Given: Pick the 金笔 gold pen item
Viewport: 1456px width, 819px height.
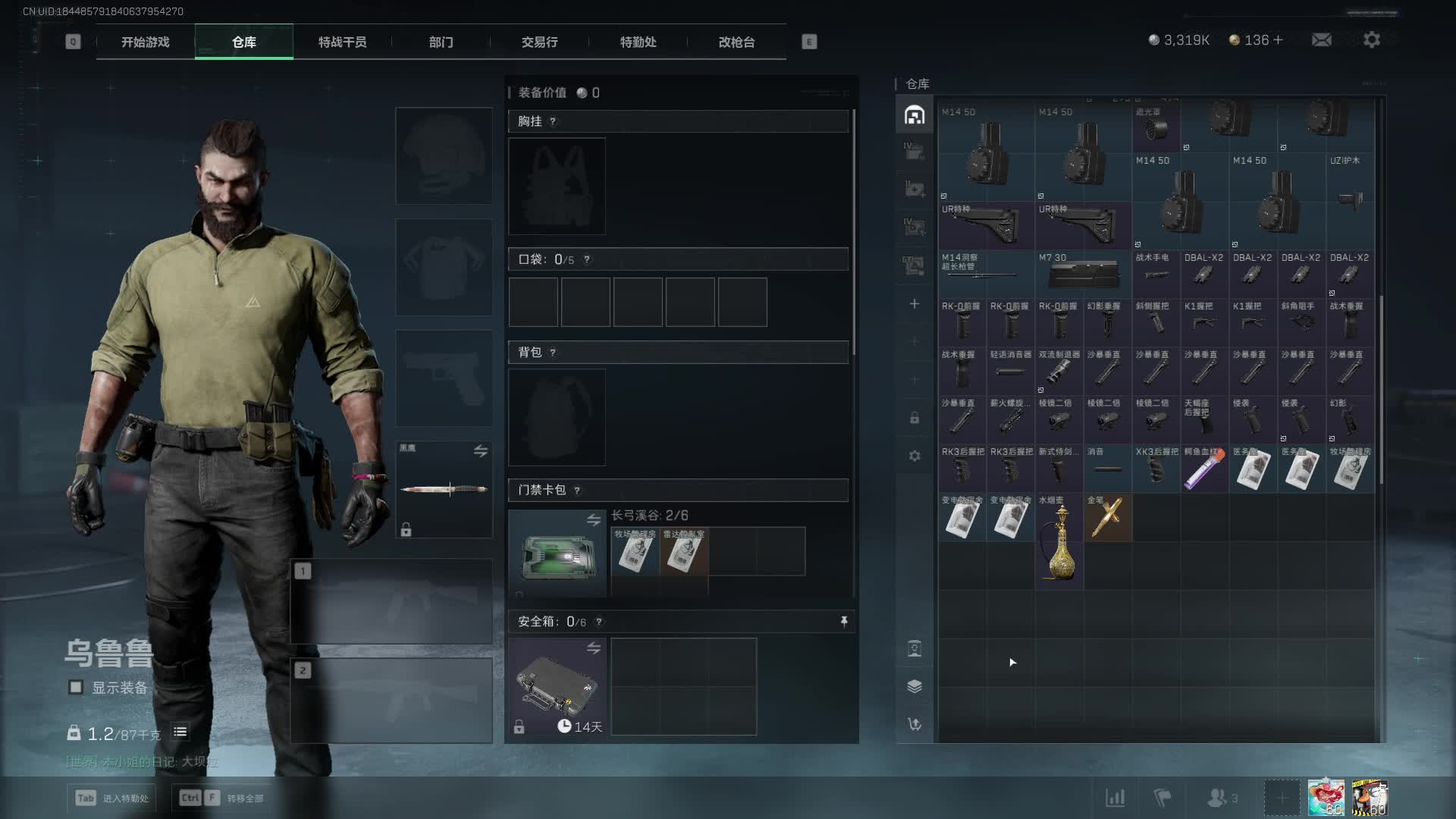Looking at the screenshot, I should [1107, 518].
